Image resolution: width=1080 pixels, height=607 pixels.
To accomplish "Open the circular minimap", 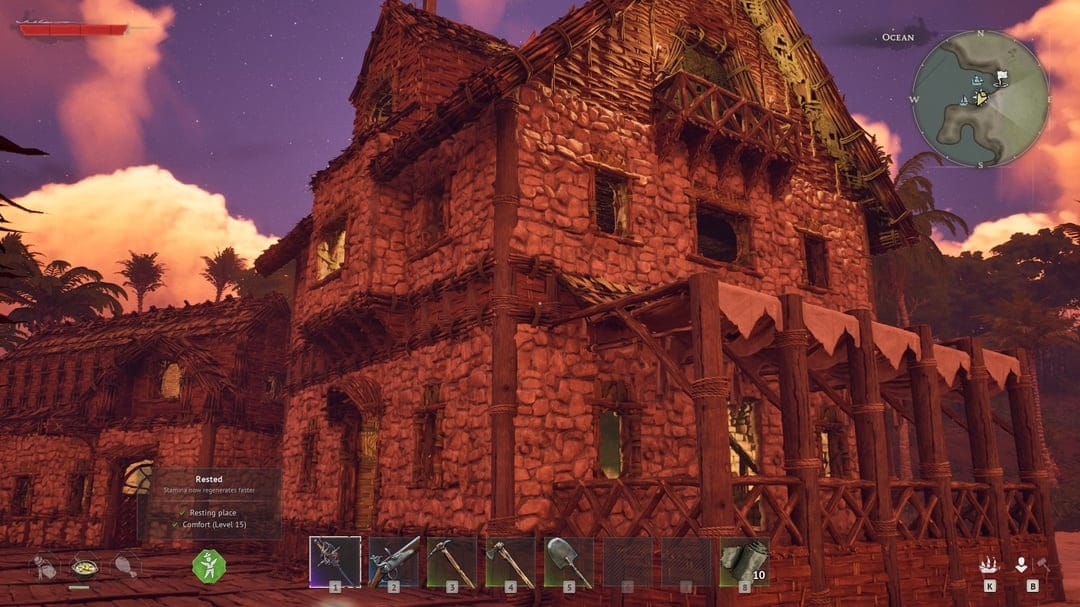I will (979, 98).
